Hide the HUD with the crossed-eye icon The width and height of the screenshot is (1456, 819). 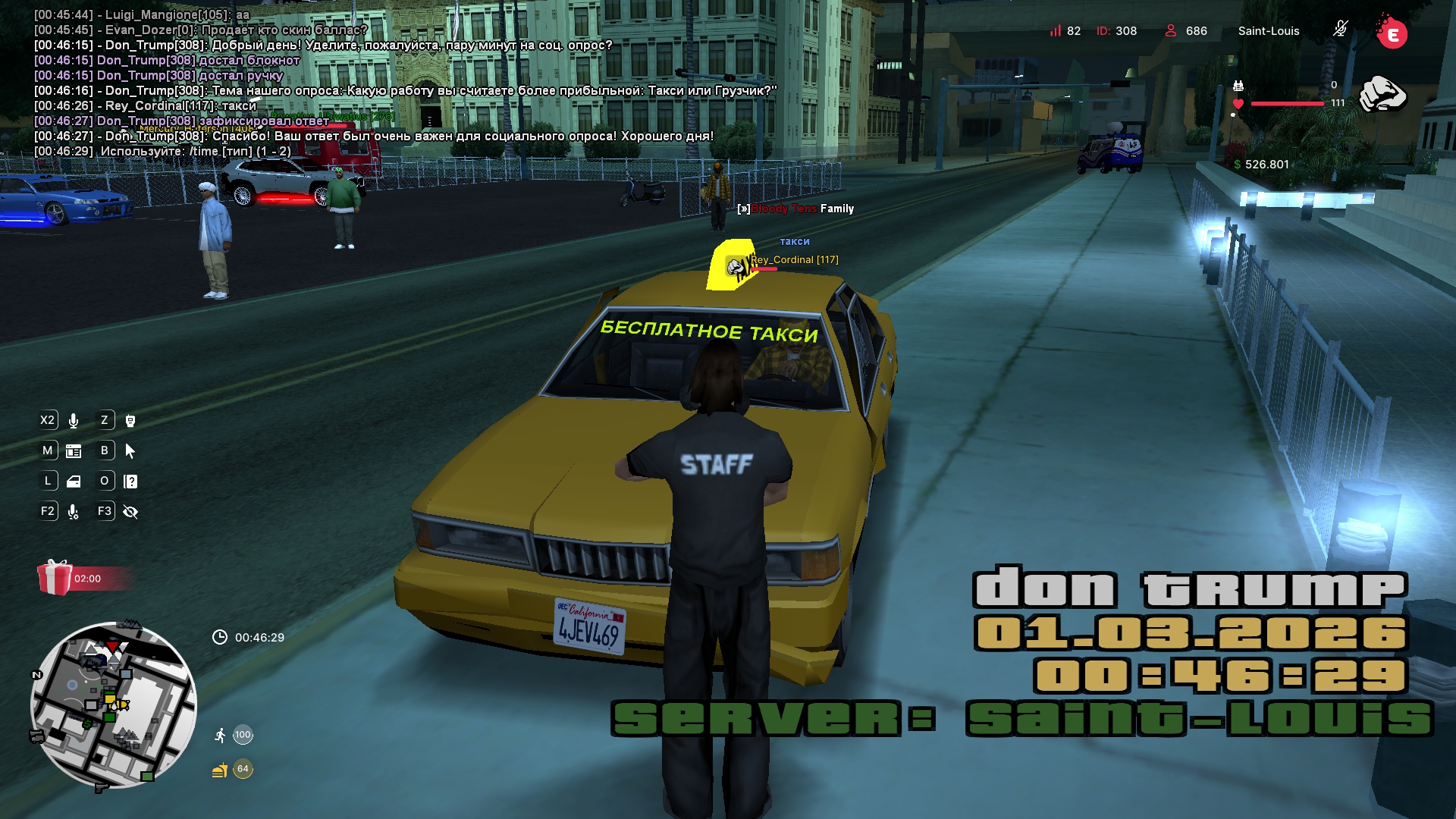(130, 512)
